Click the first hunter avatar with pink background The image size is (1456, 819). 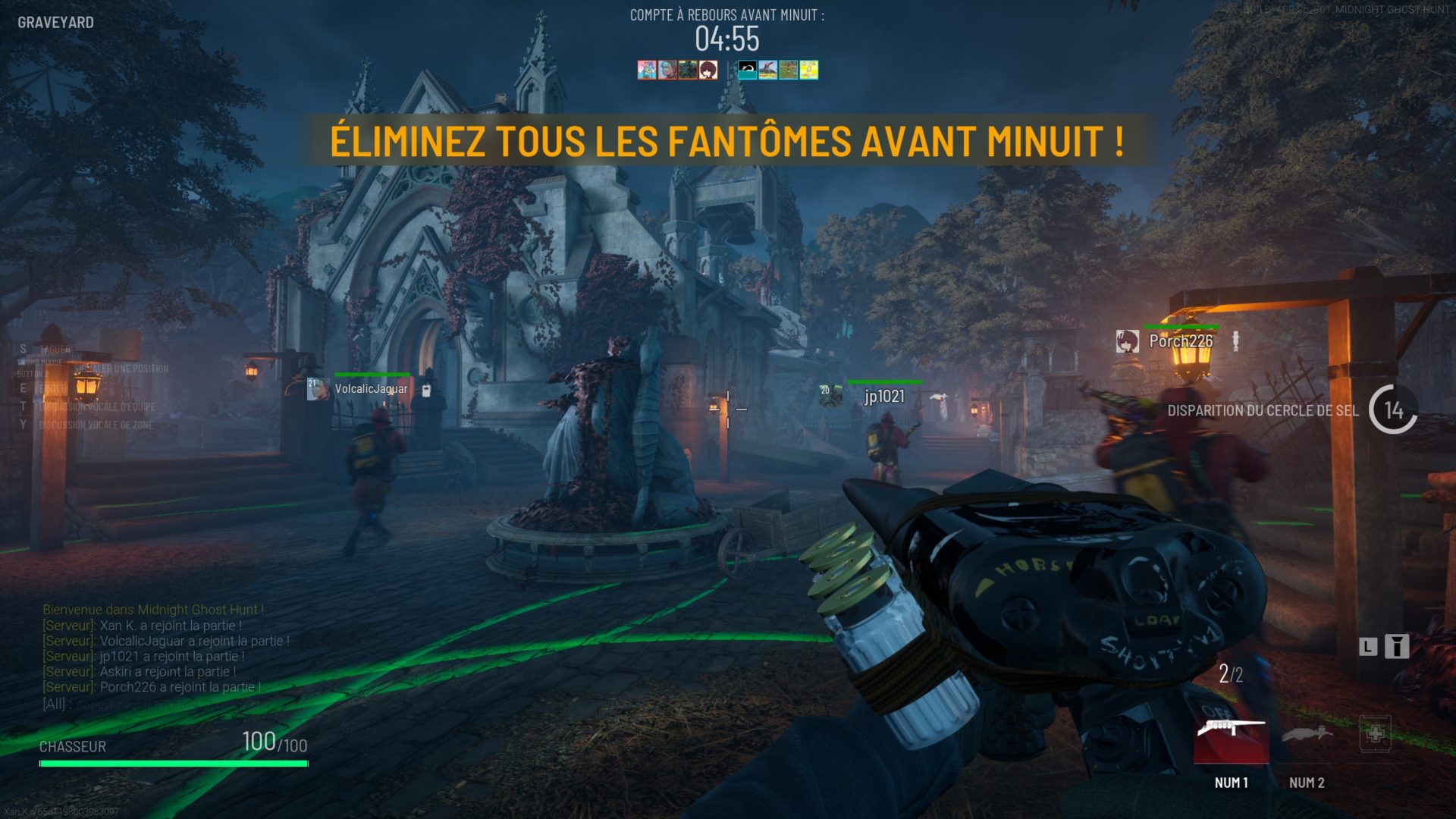(646, 71)
